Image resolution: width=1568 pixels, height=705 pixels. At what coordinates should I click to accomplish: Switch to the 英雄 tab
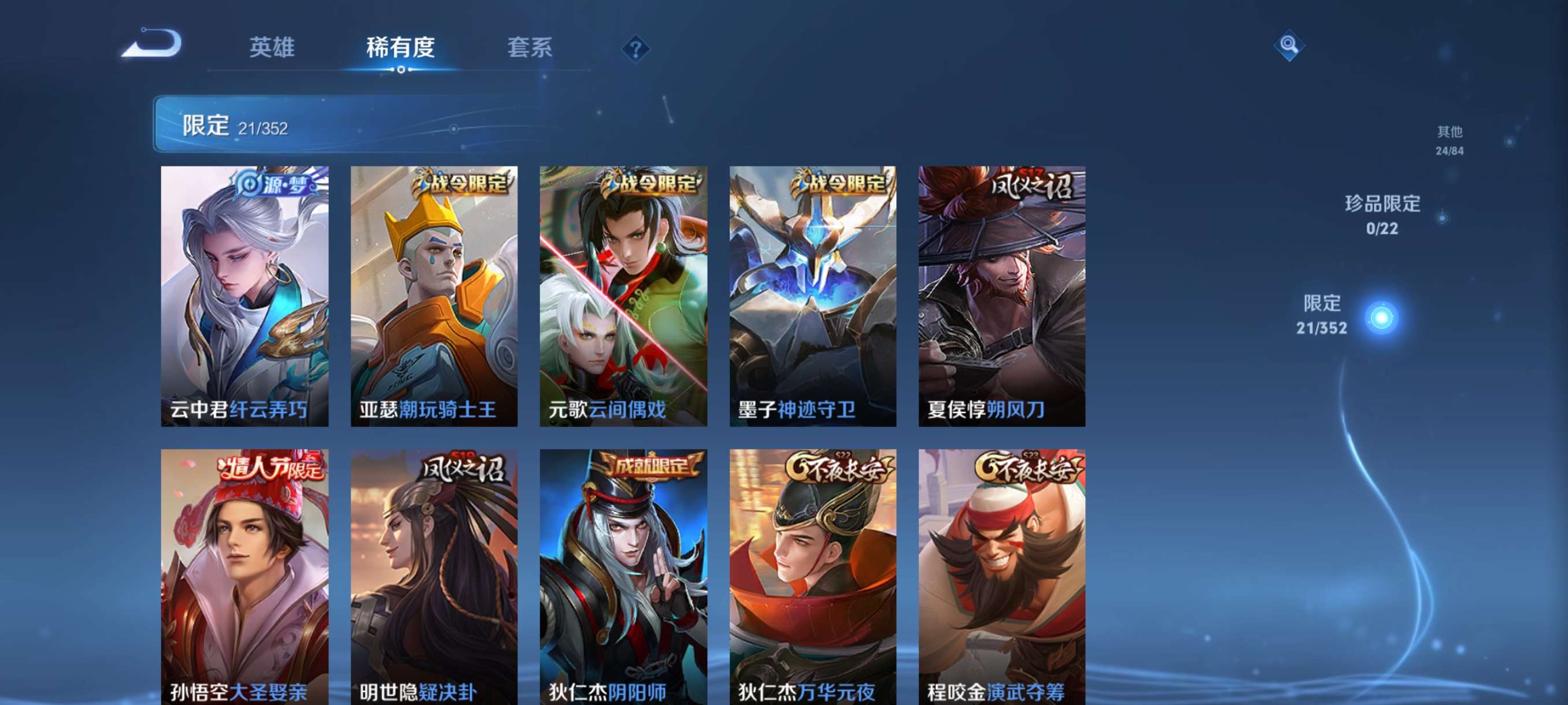point(272,49)
